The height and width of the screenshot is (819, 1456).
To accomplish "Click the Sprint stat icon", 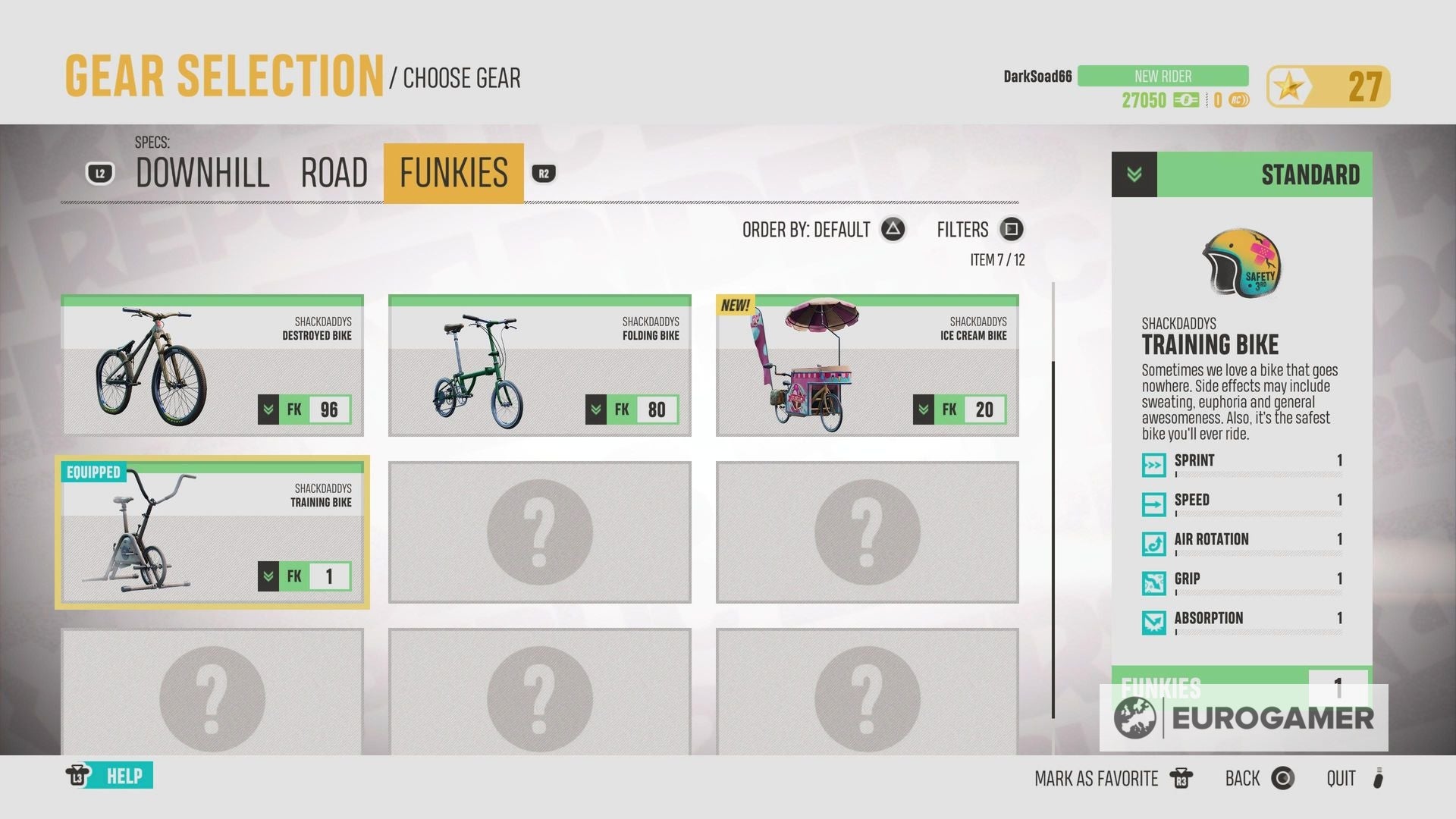I will click(x=1153, y=465).
